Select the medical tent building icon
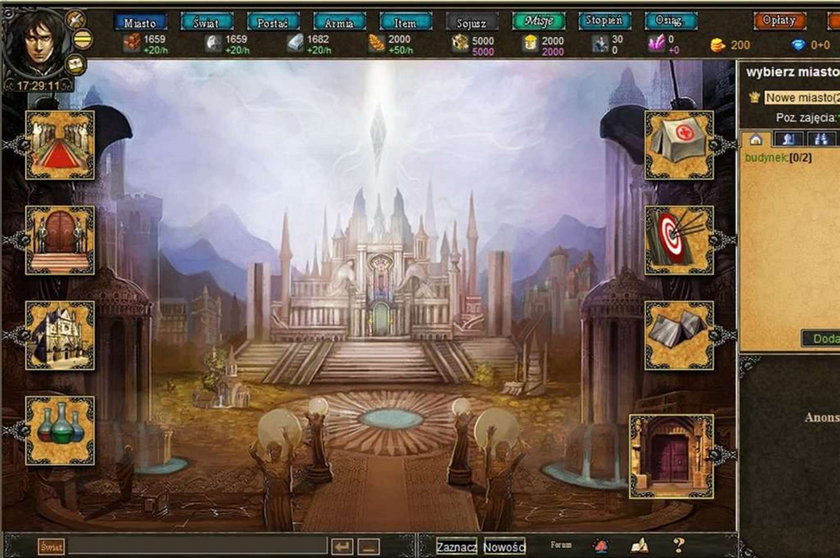This screenshot has height=558, width=840. [679, 145]
